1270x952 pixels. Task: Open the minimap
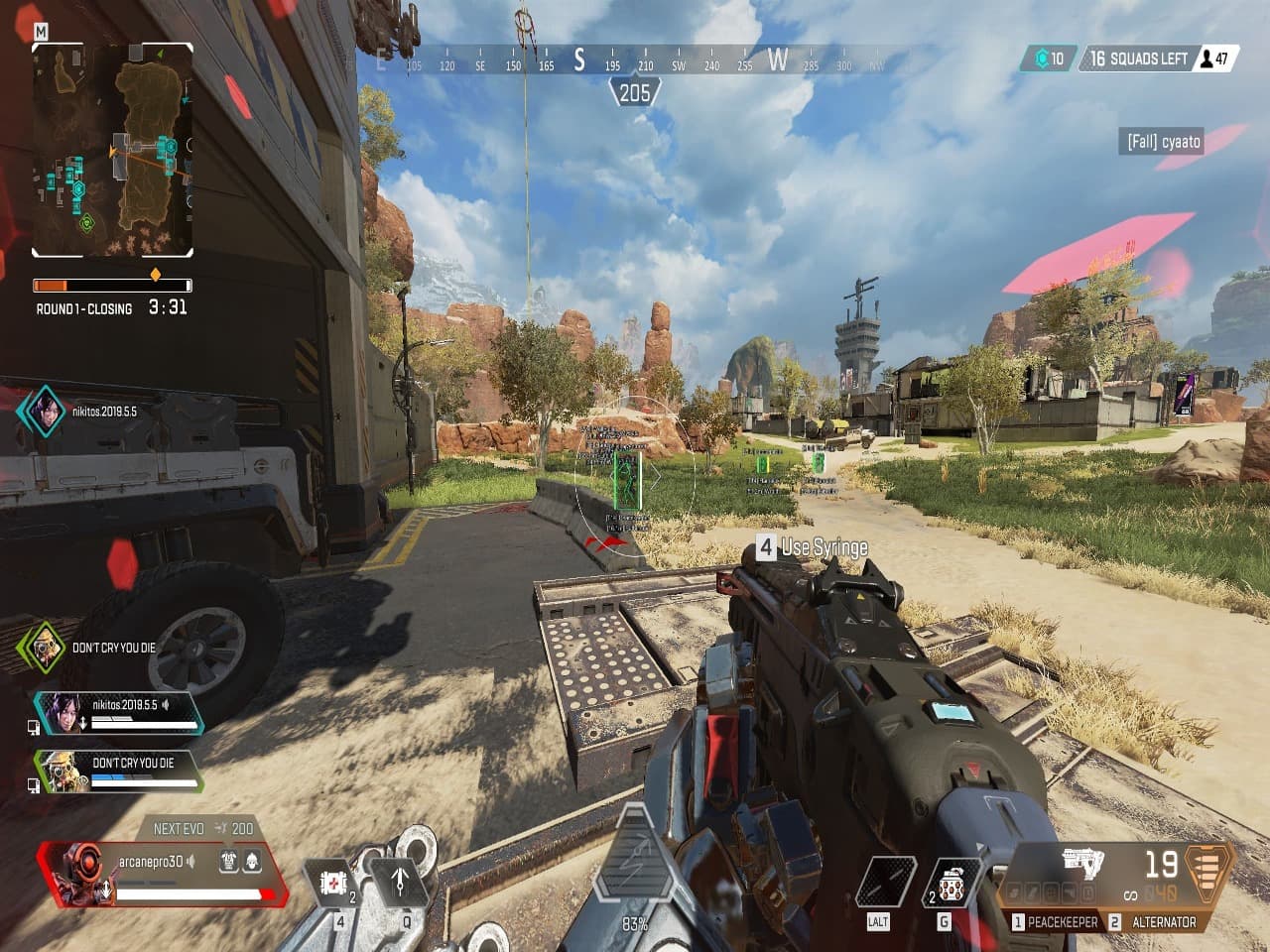pyautogui.click(x=112, y=149)
